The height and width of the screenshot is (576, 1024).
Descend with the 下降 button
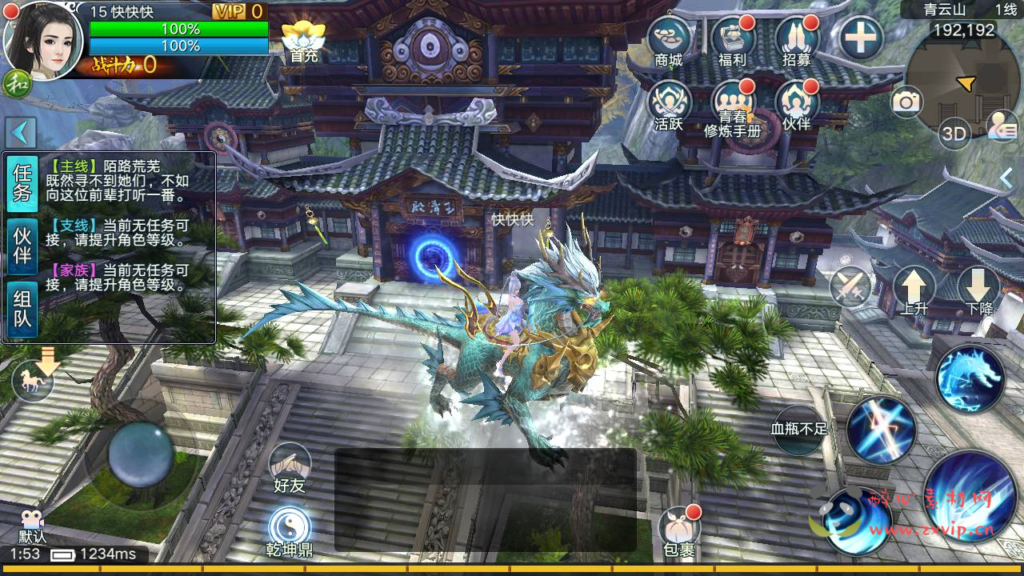point(979,291)
